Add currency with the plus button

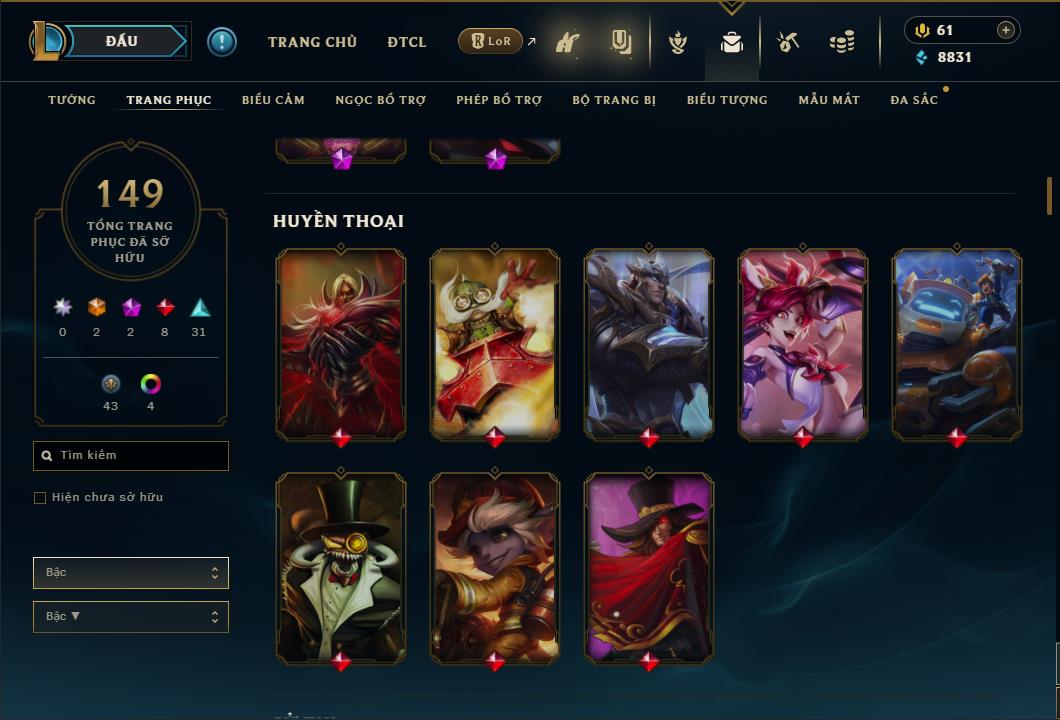coord(1006,30)
